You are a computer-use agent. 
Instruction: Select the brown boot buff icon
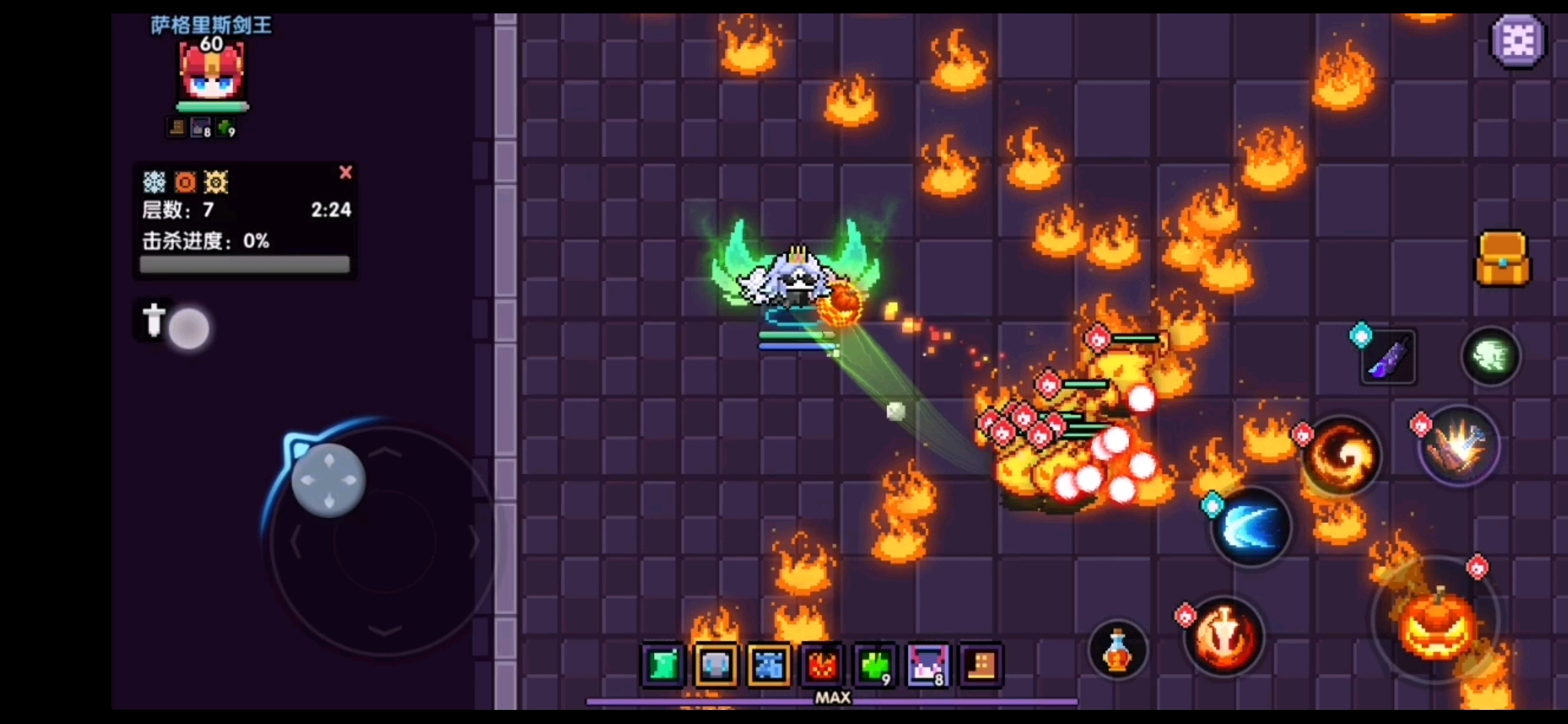[x=981, y=666]
